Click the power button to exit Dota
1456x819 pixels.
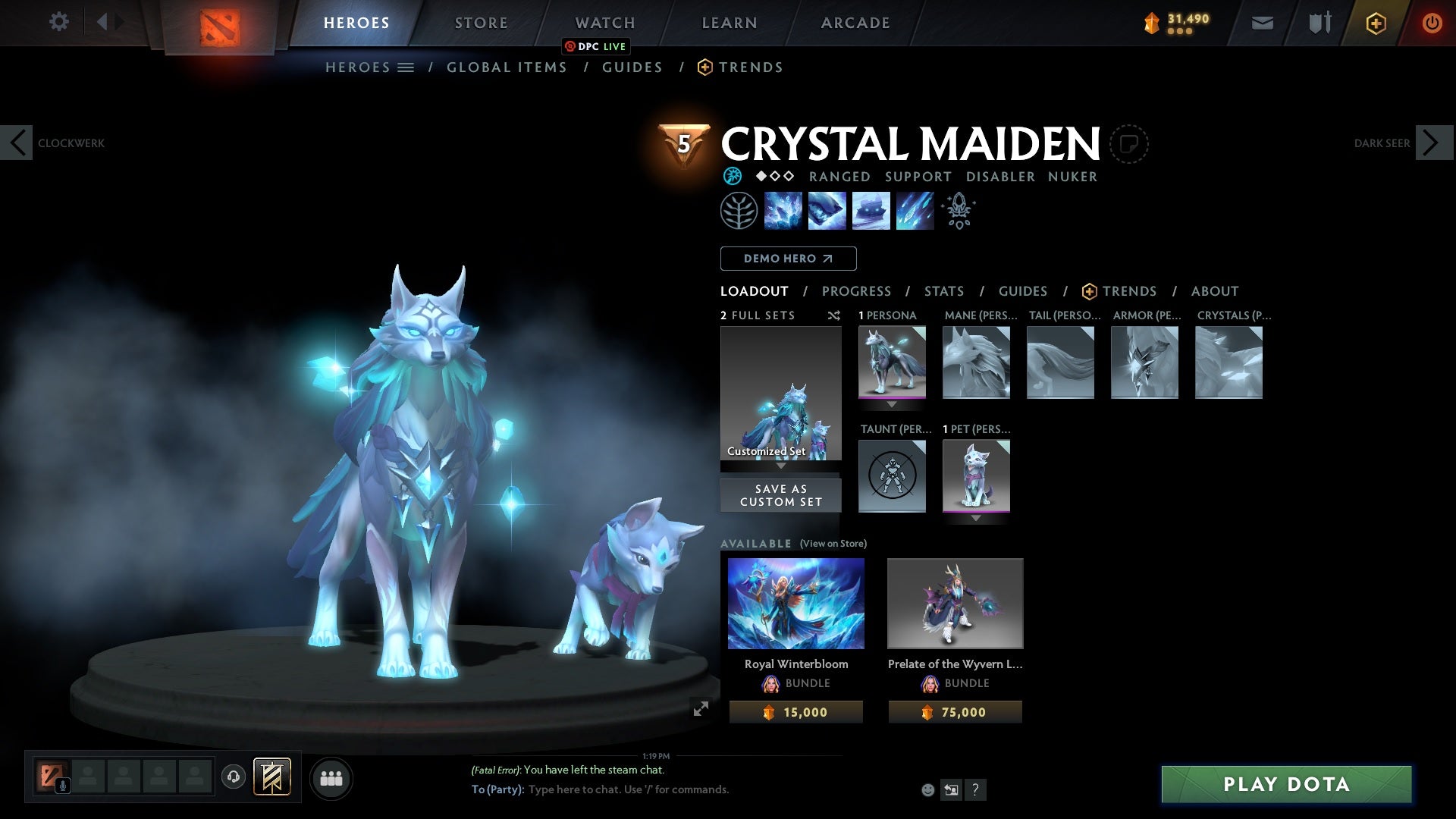(x=1432, y=23)
